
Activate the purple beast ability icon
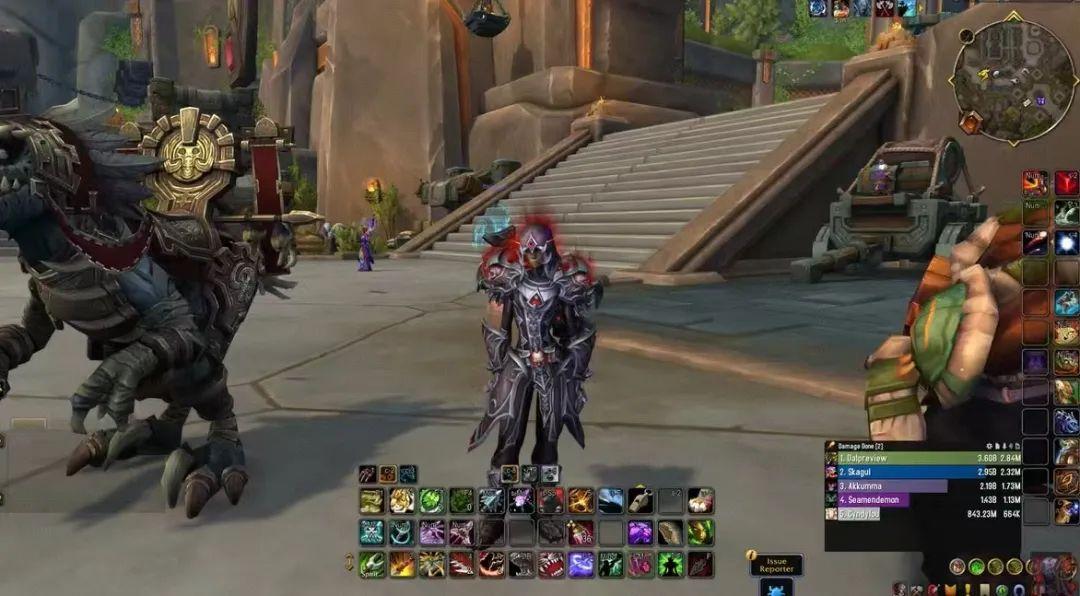coord(641,532)
